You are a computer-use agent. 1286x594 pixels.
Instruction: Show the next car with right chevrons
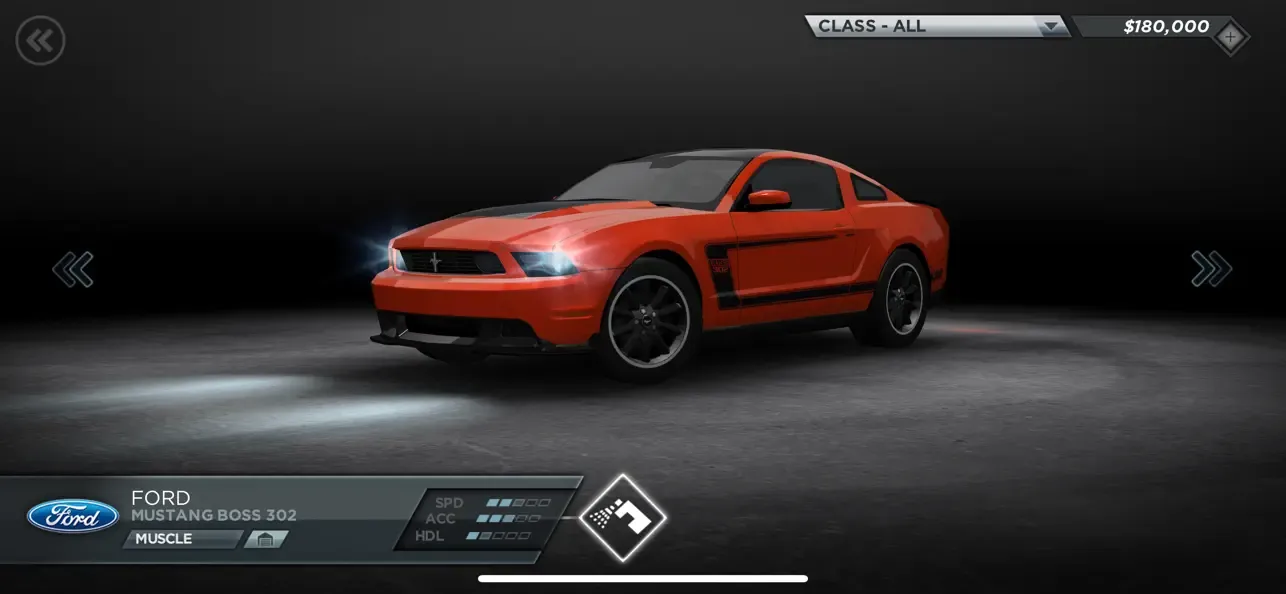[x=1211, y=269]
